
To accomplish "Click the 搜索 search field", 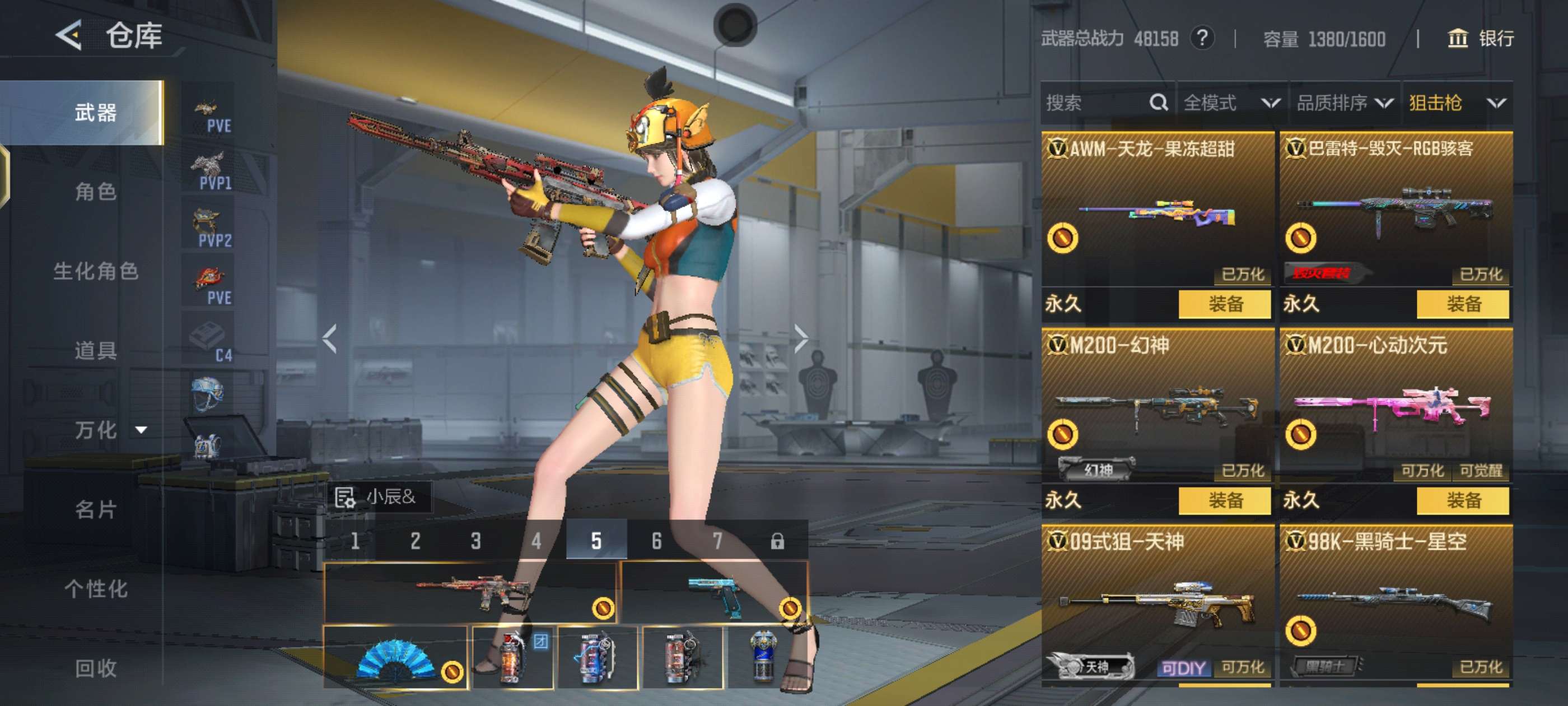I will click(x=1096, y=103).
